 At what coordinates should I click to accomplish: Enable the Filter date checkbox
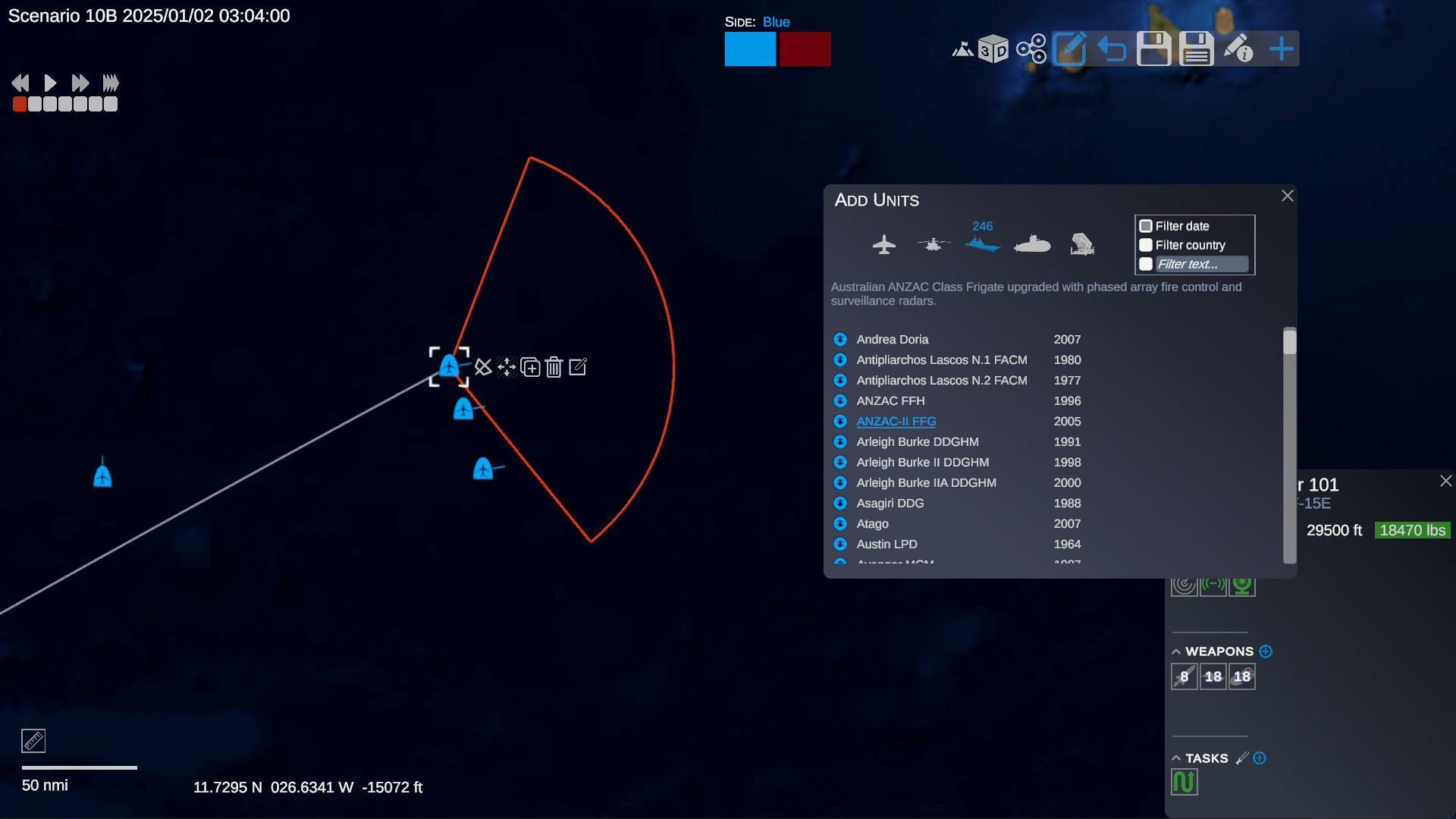(x=1146, y=225)
